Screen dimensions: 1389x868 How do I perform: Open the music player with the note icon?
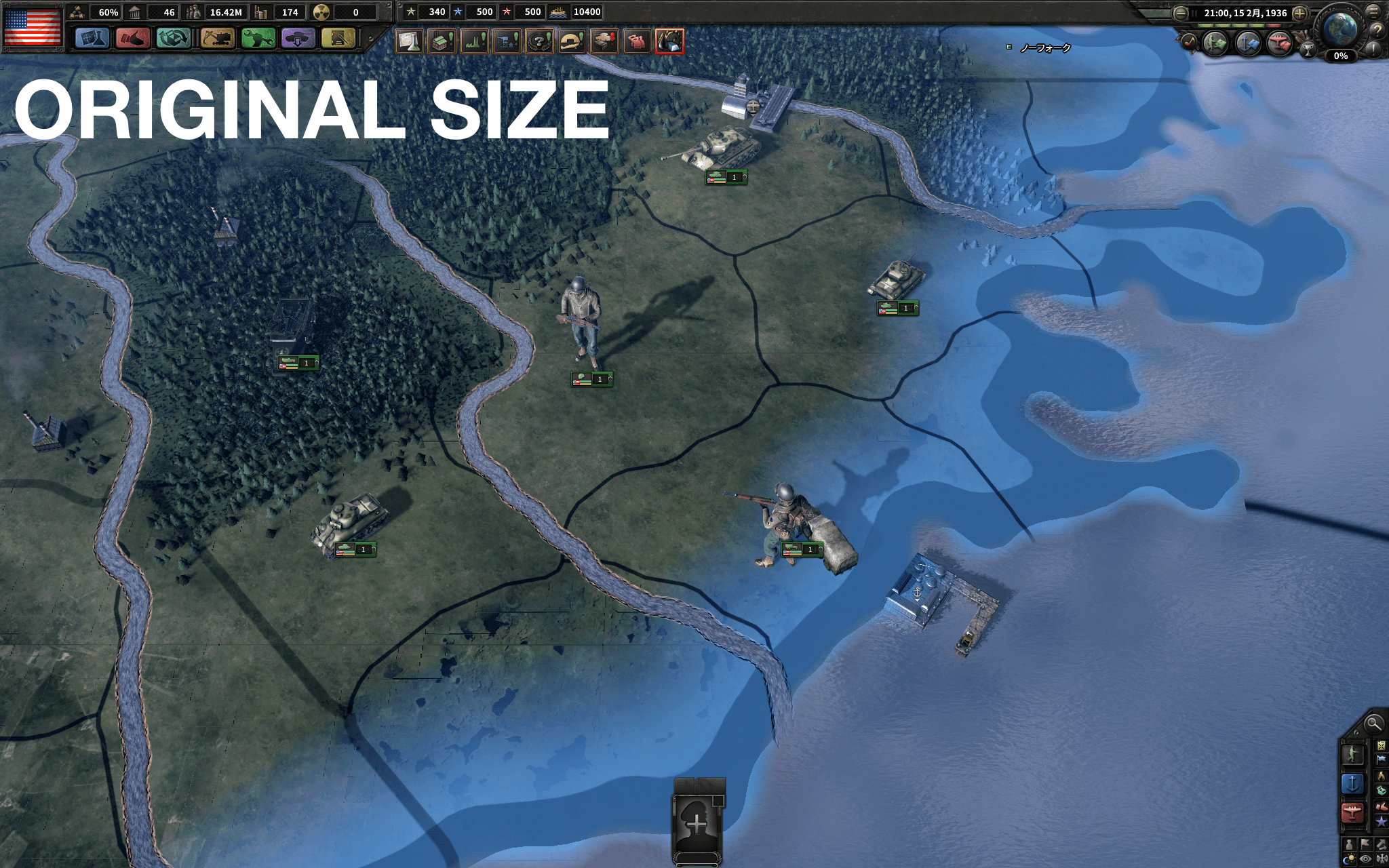pos(1189,43)
